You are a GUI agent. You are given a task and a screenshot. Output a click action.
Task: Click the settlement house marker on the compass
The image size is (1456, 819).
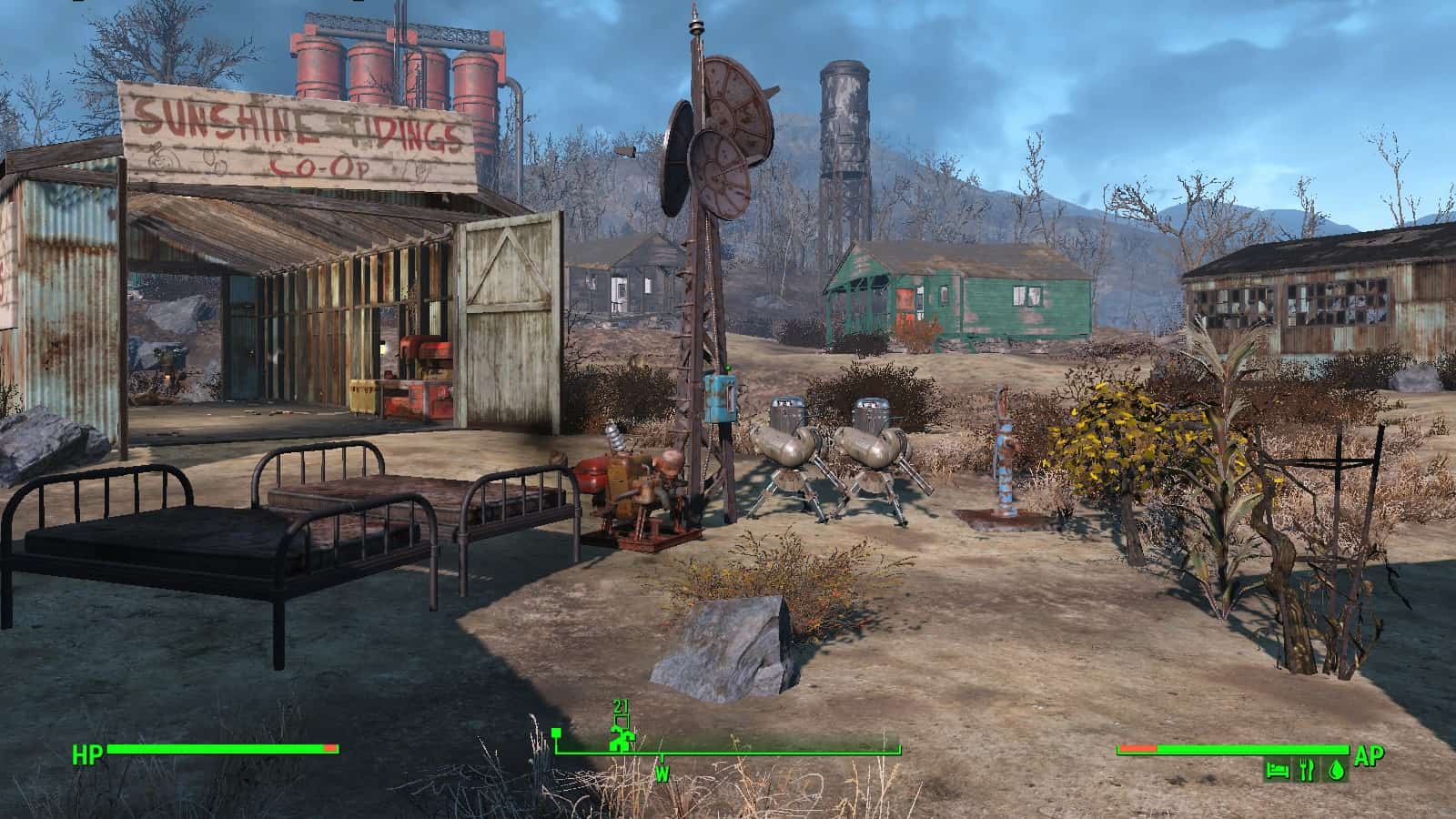click(623, 740)
